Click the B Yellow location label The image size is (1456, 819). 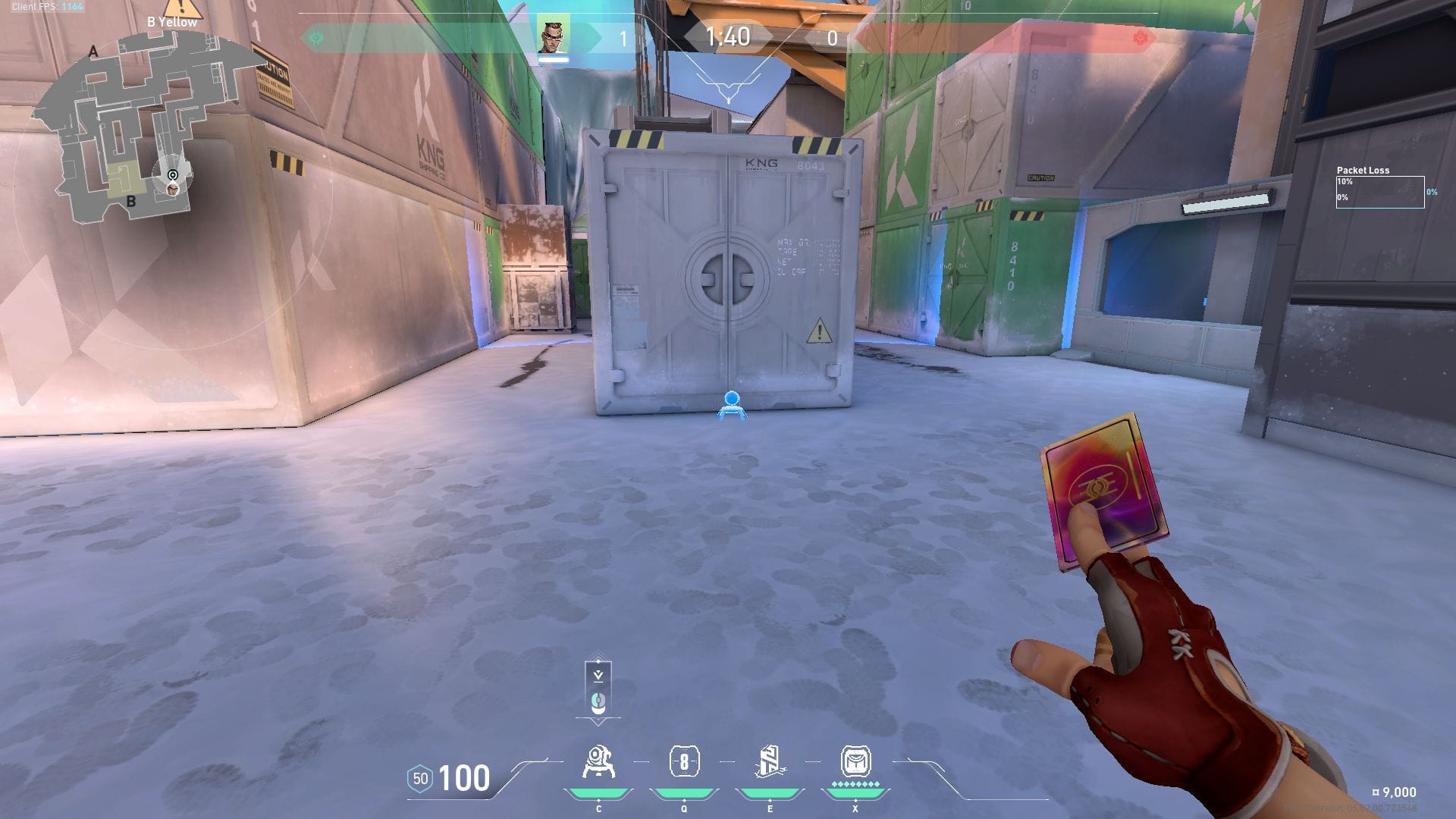(x=171, y=22)
